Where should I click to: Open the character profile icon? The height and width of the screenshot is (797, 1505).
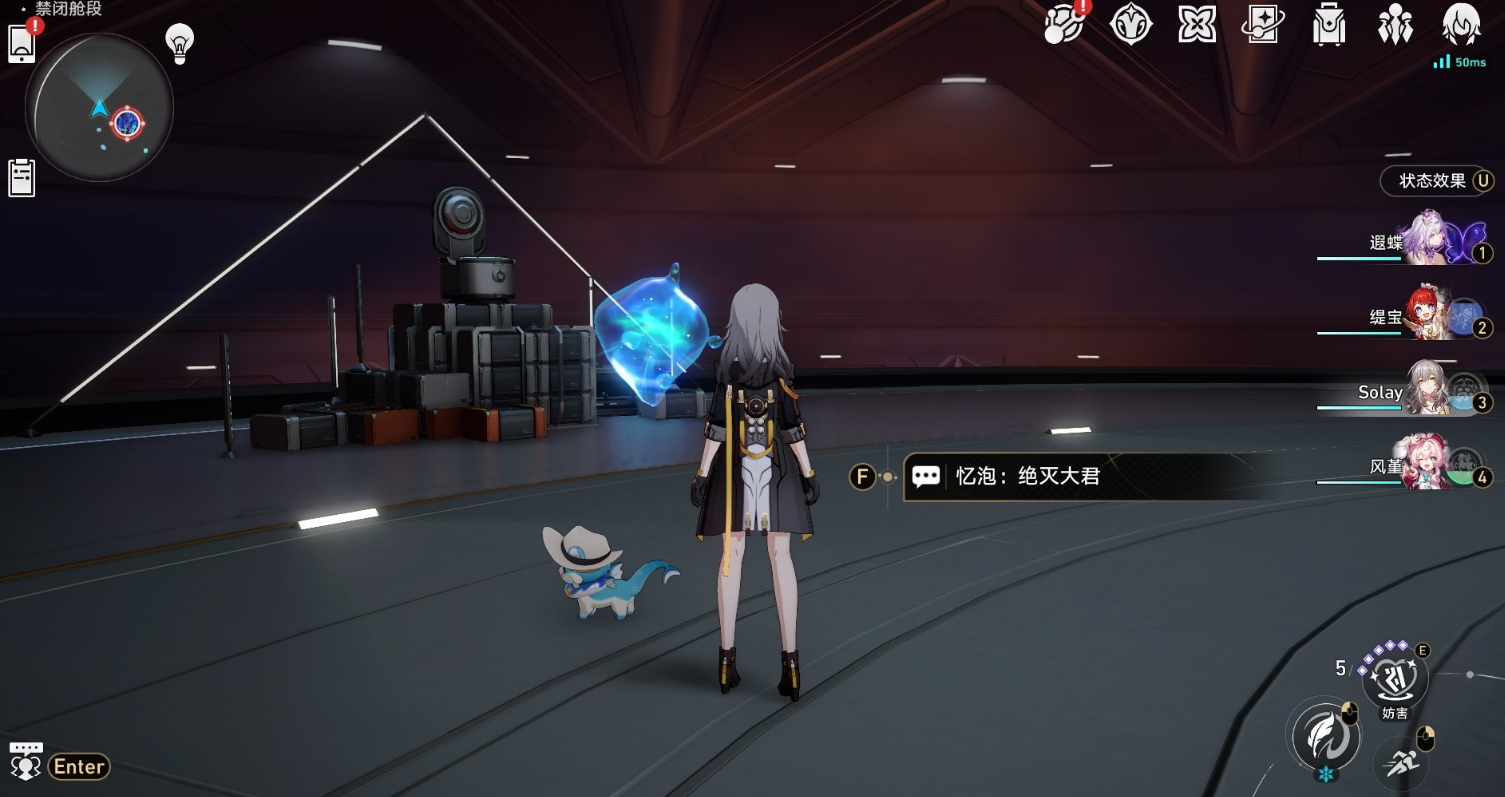[1461, 24]
